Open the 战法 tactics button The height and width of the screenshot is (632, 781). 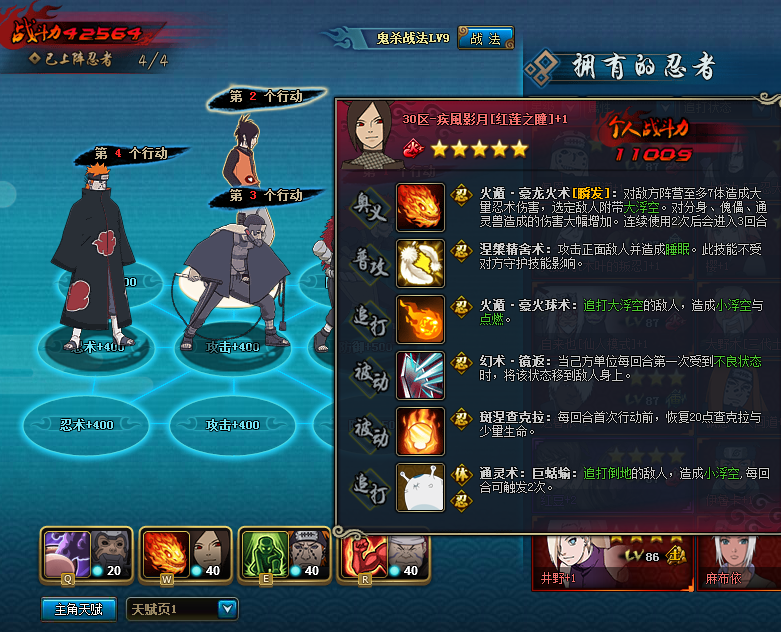point(485,39)
